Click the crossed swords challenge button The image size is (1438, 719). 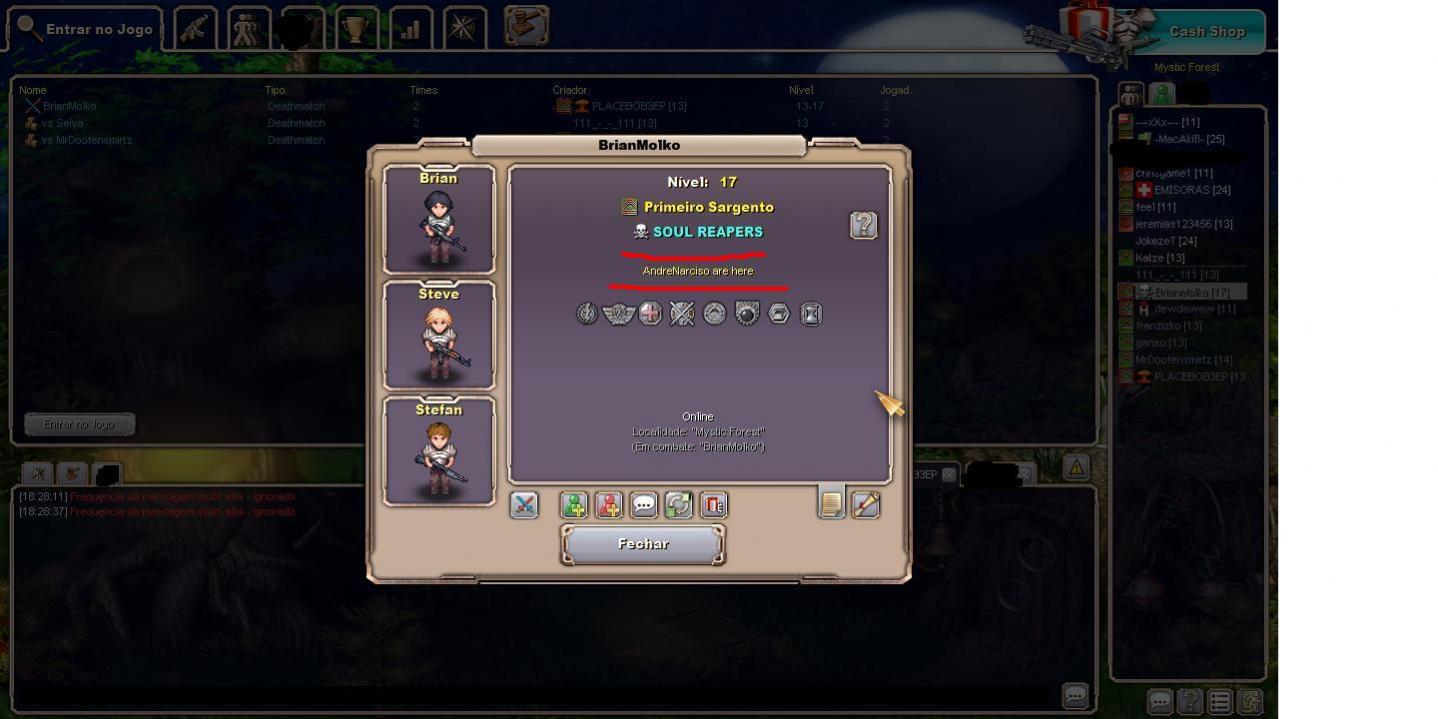pyautogui.click(x=524, y=505)
